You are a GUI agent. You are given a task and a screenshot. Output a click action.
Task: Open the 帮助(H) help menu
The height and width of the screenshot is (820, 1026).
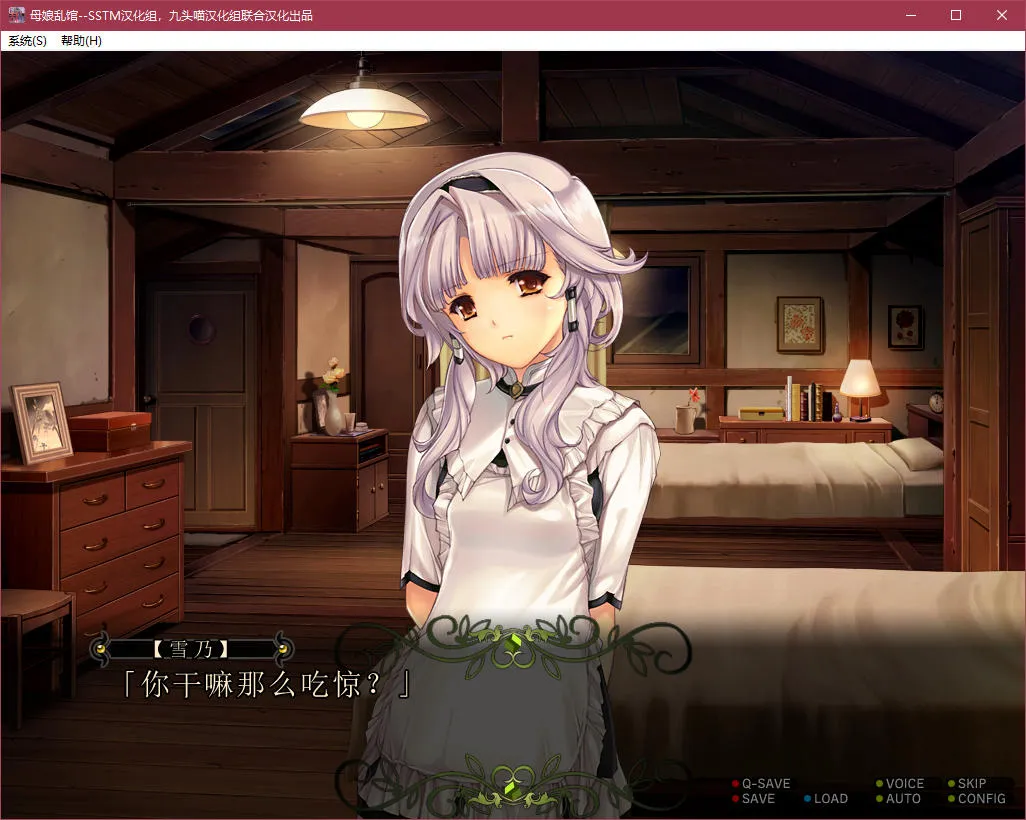point(81,41)
